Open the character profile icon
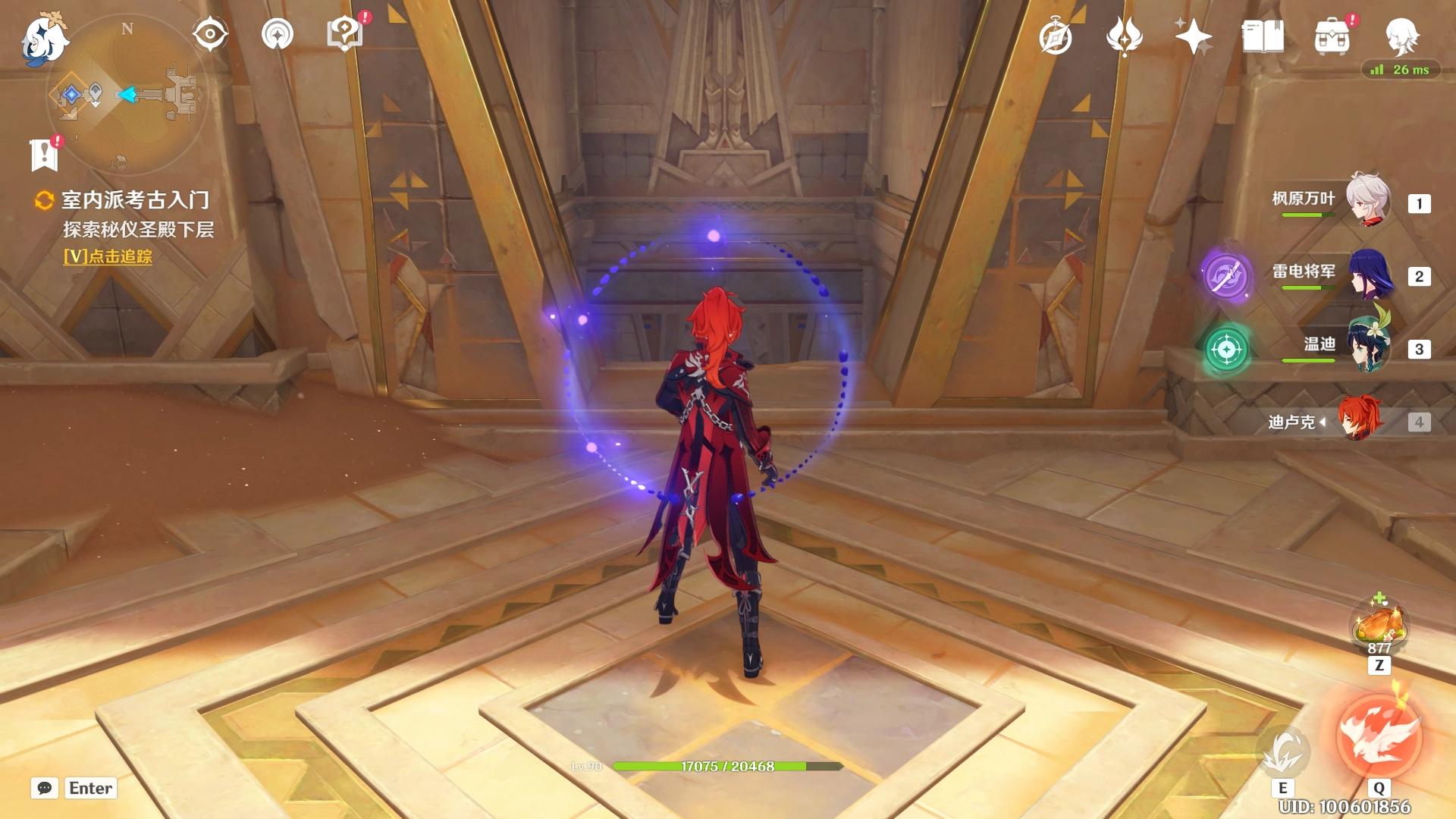The width and height of the screenshot is (1456, 819). point(1401,36)
